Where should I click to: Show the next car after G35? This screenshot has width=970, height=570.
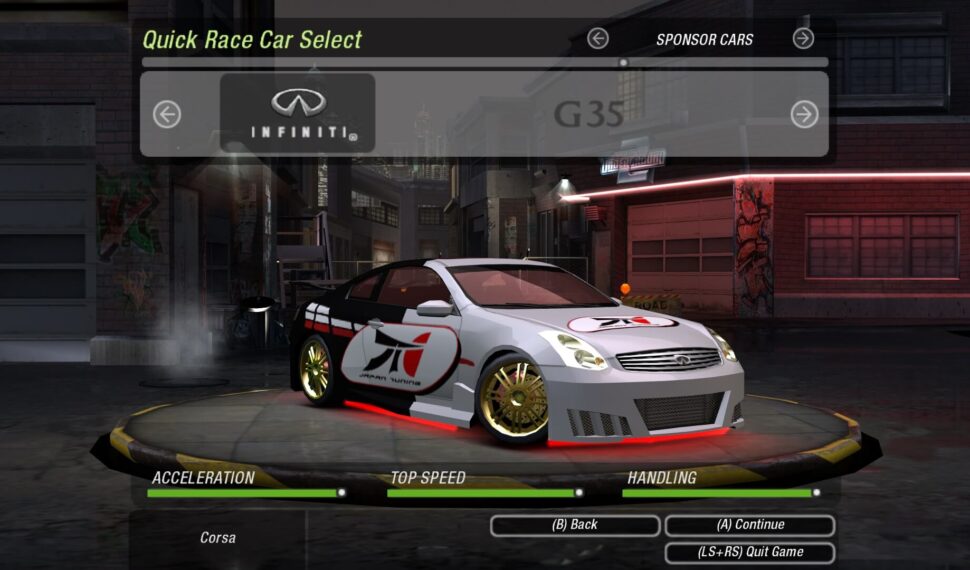click(804, 115)
